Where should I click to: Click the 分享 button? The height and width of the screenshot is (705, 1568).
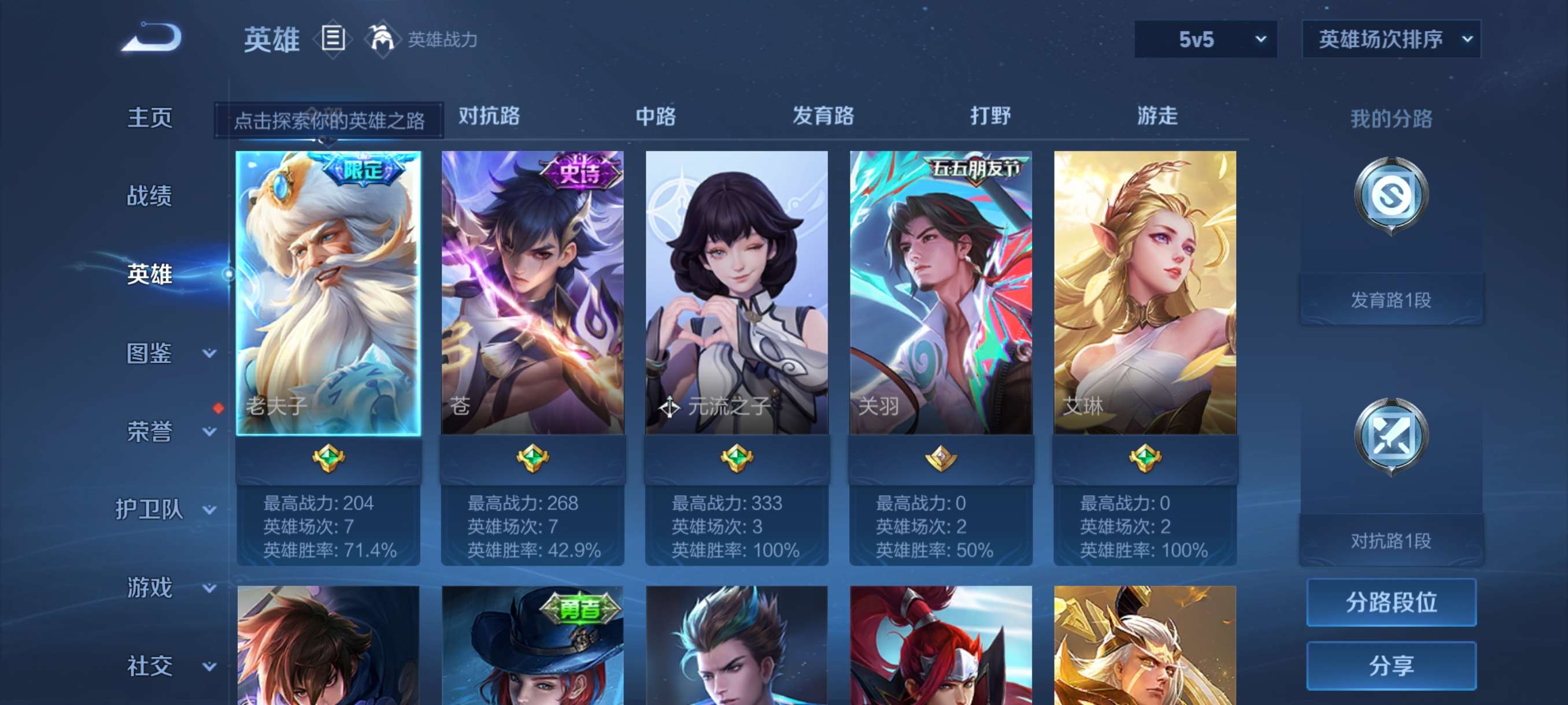click(x=1392, y=666)
